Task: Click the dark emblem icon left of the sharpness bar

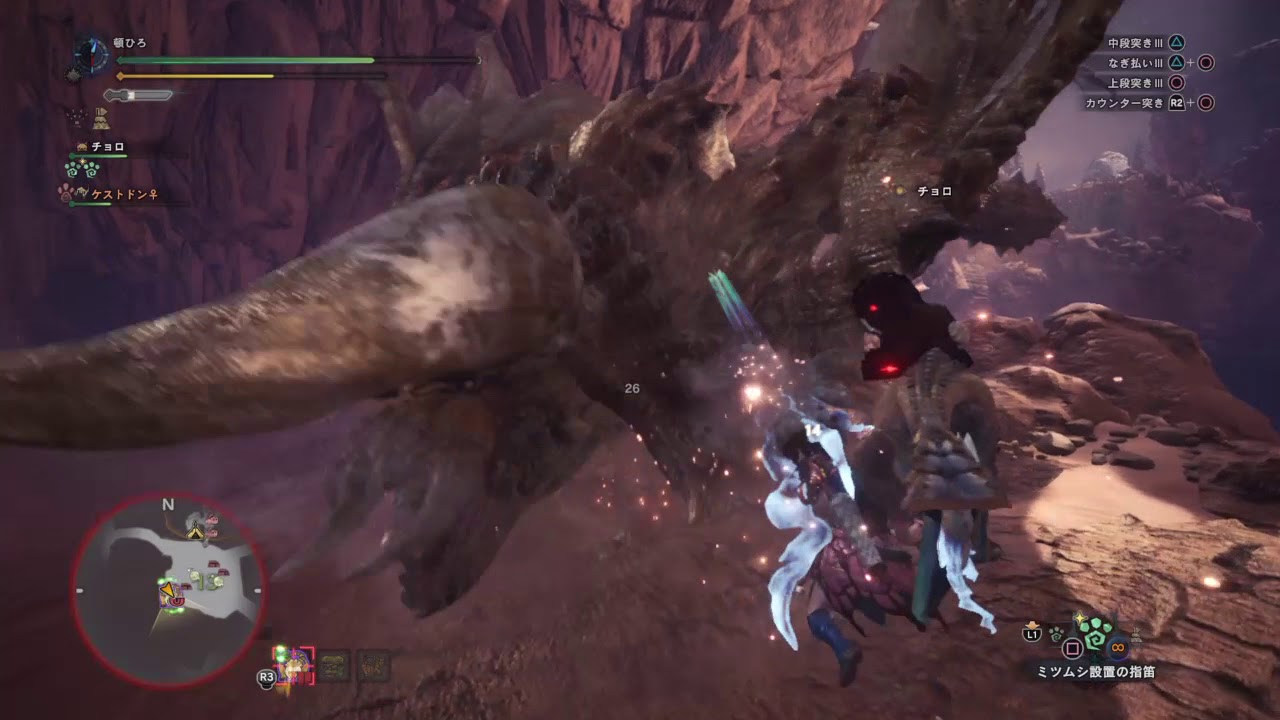Action: pos(73,74)
